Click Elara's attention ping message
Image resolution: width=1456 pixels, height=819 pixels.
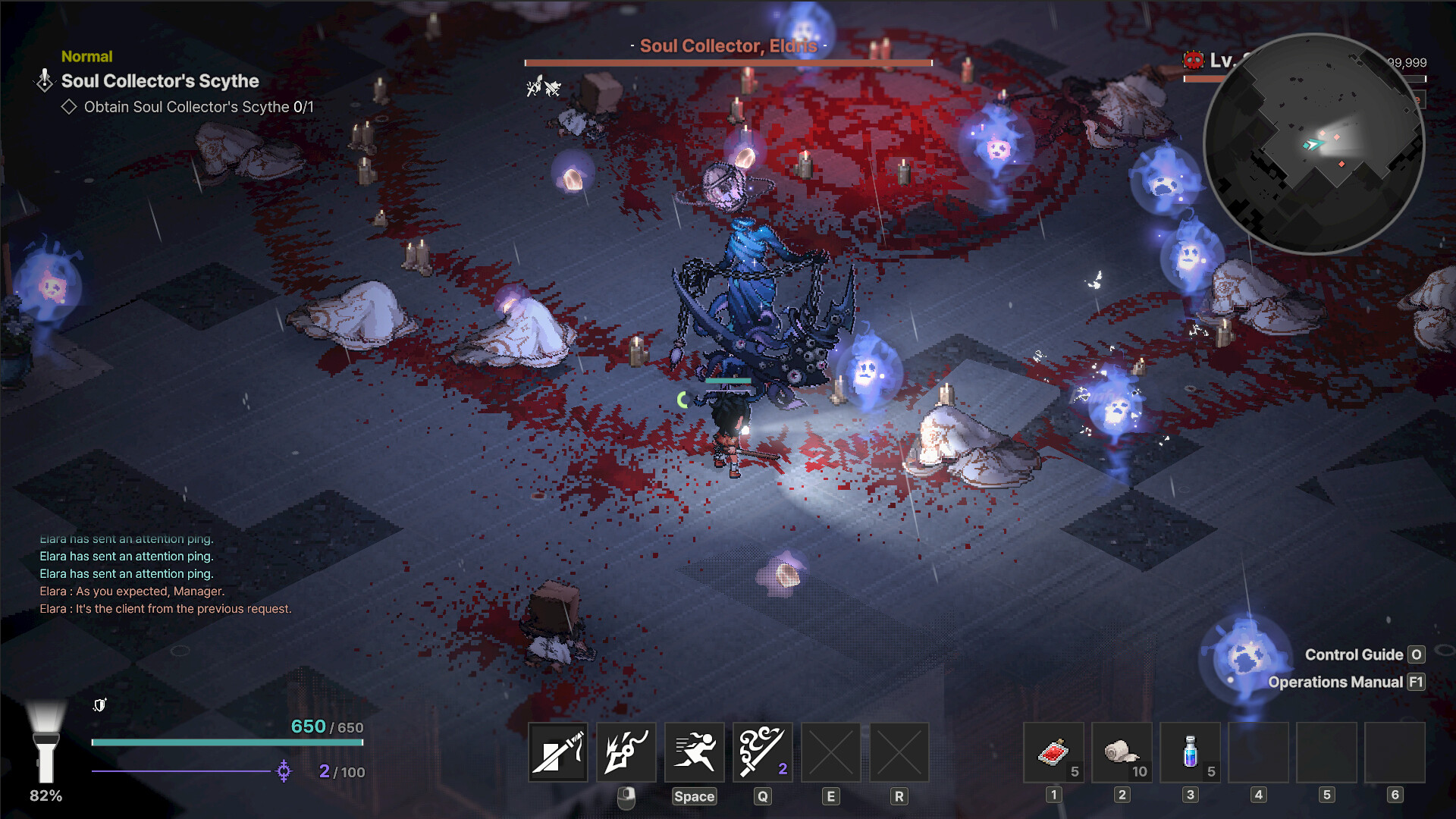click(x=126, y=556)
